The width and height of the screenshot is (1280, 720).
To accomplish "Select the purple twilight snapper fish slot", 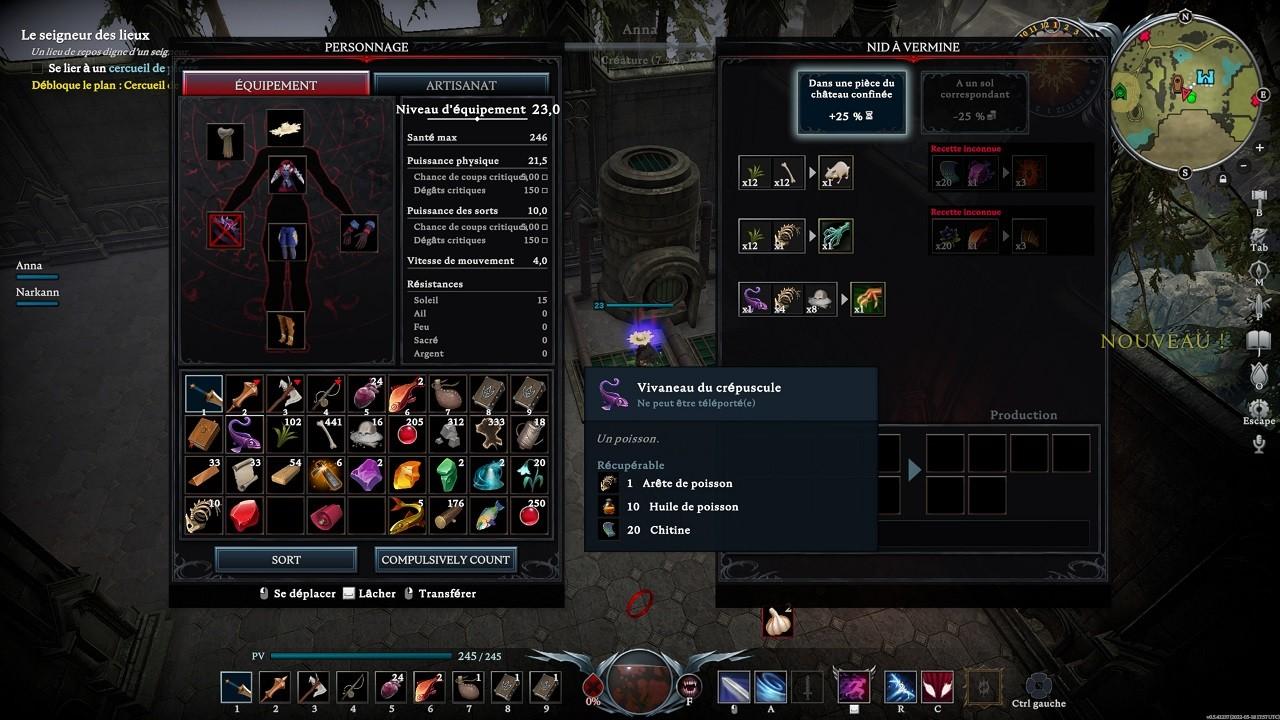I will click(x=244, y=434).
